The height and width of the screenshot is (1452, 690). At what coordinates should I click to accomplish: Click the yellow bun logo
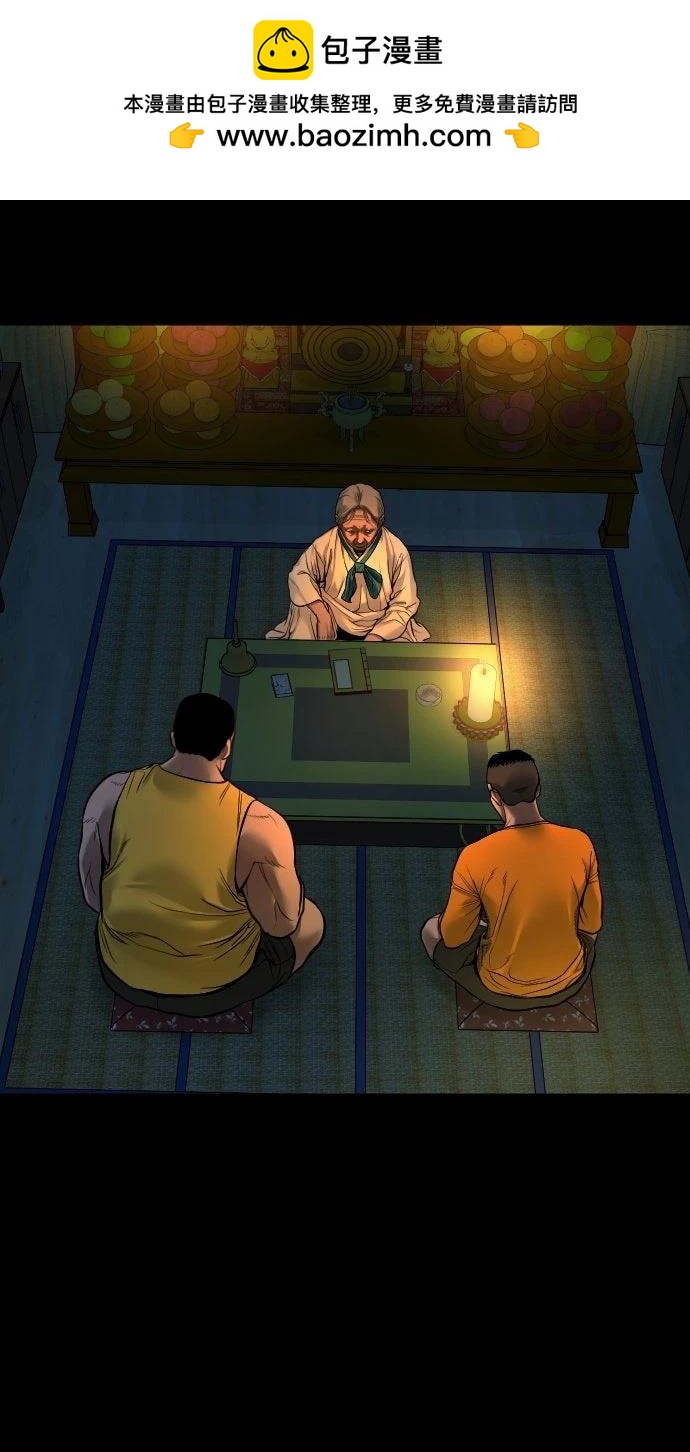pyautogui.click(x=282, y=50)
